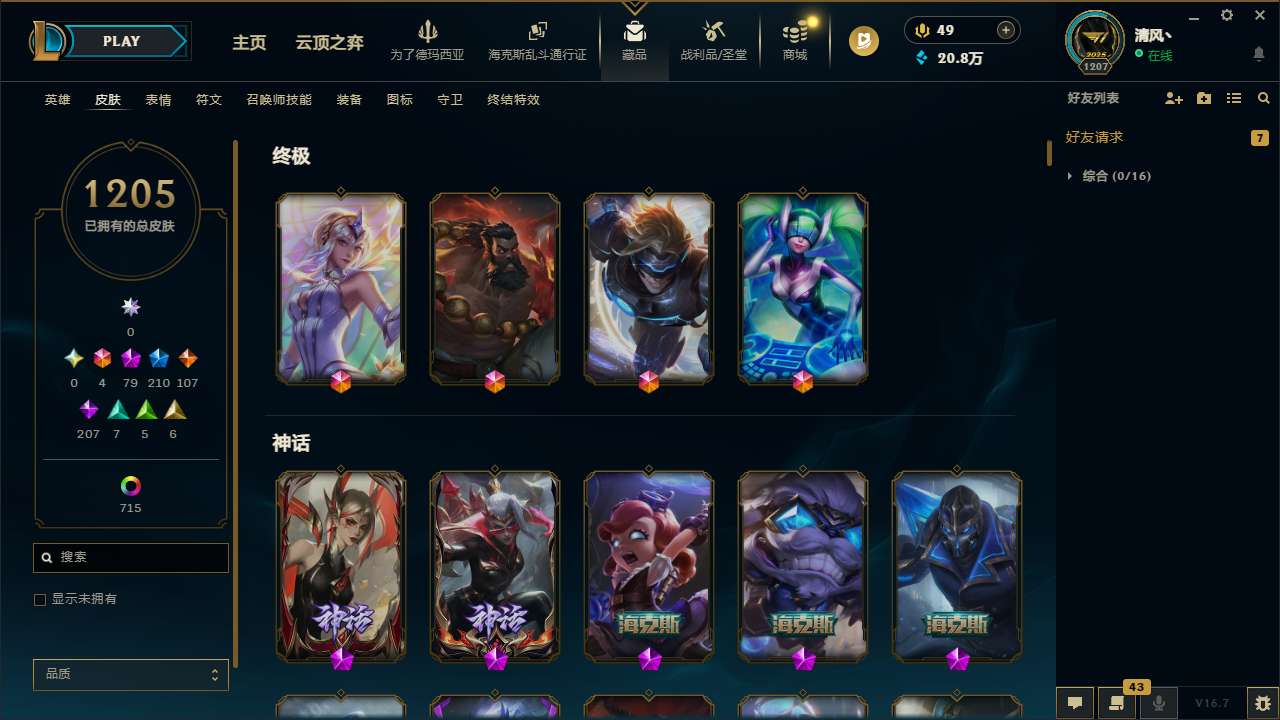Open the 品质 dropdown
1280x720 pixels.
(x=130, y=674)
